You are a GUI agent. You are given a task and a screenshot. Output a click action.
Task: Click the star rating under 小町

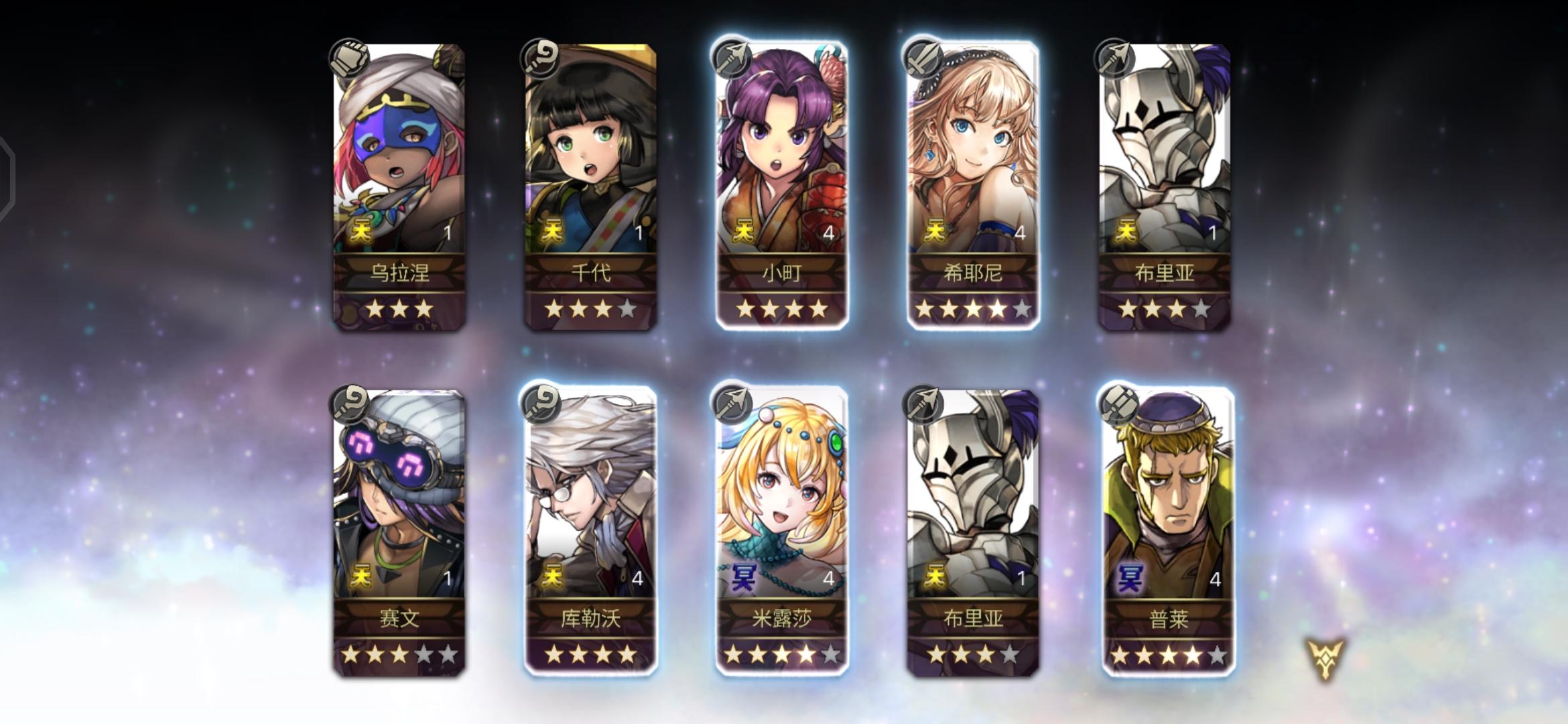click(x=782, y=309)
